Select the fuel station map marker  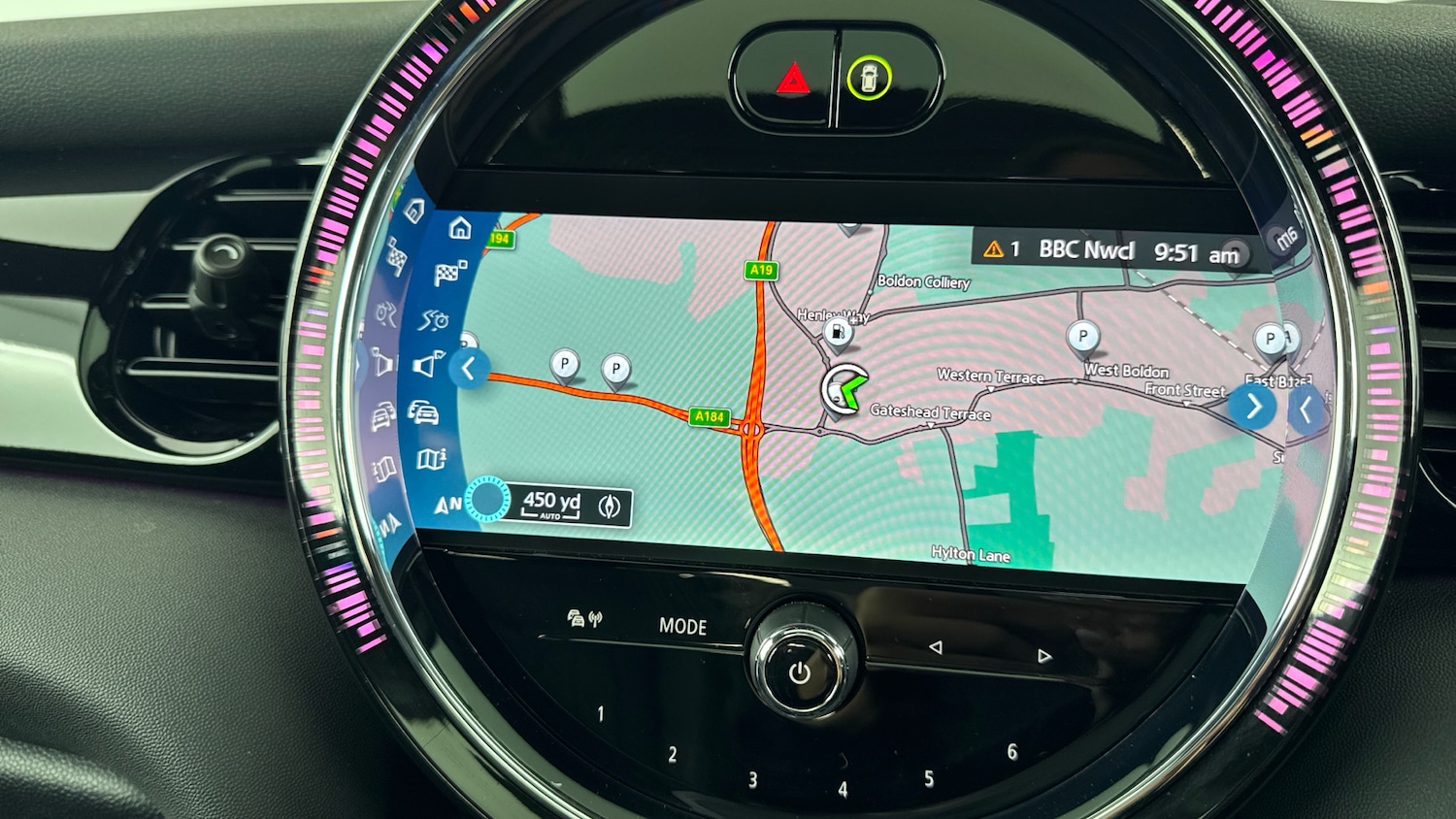(837, 334)
